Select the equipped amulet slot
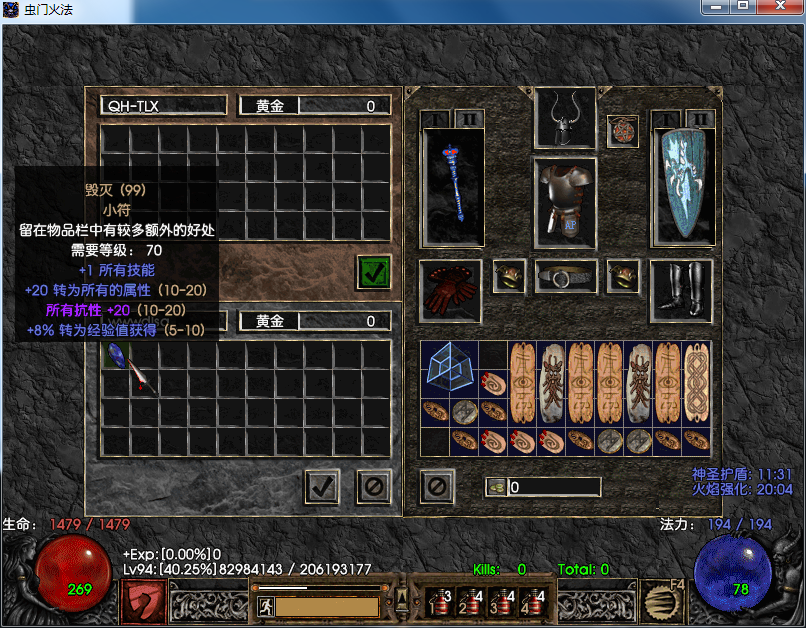This screenshot has height=628, width=806. [x=623, y=130]
